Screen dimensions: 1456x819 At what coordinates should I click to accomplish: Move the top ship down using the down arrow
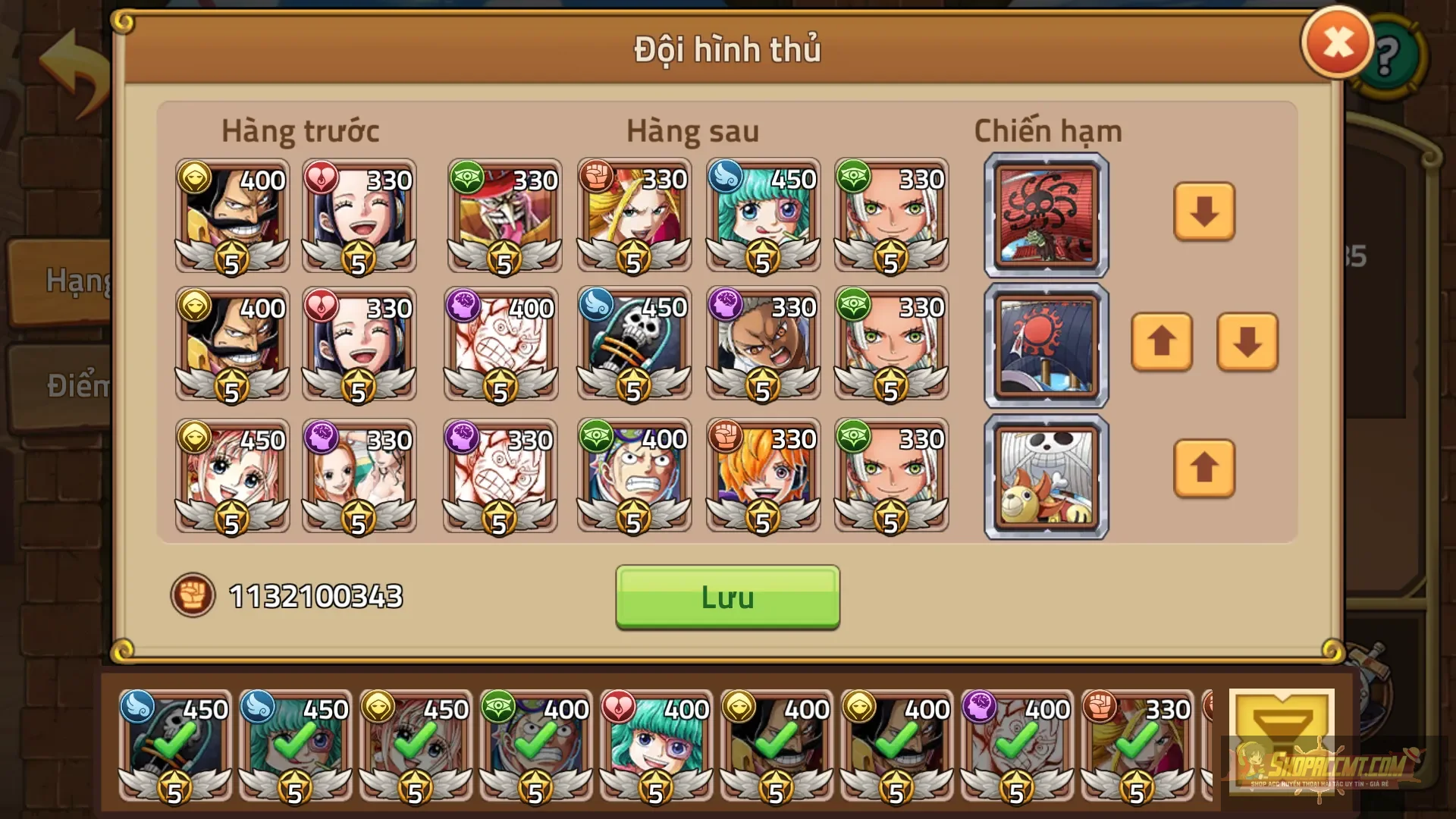(x=1204, y=213)
